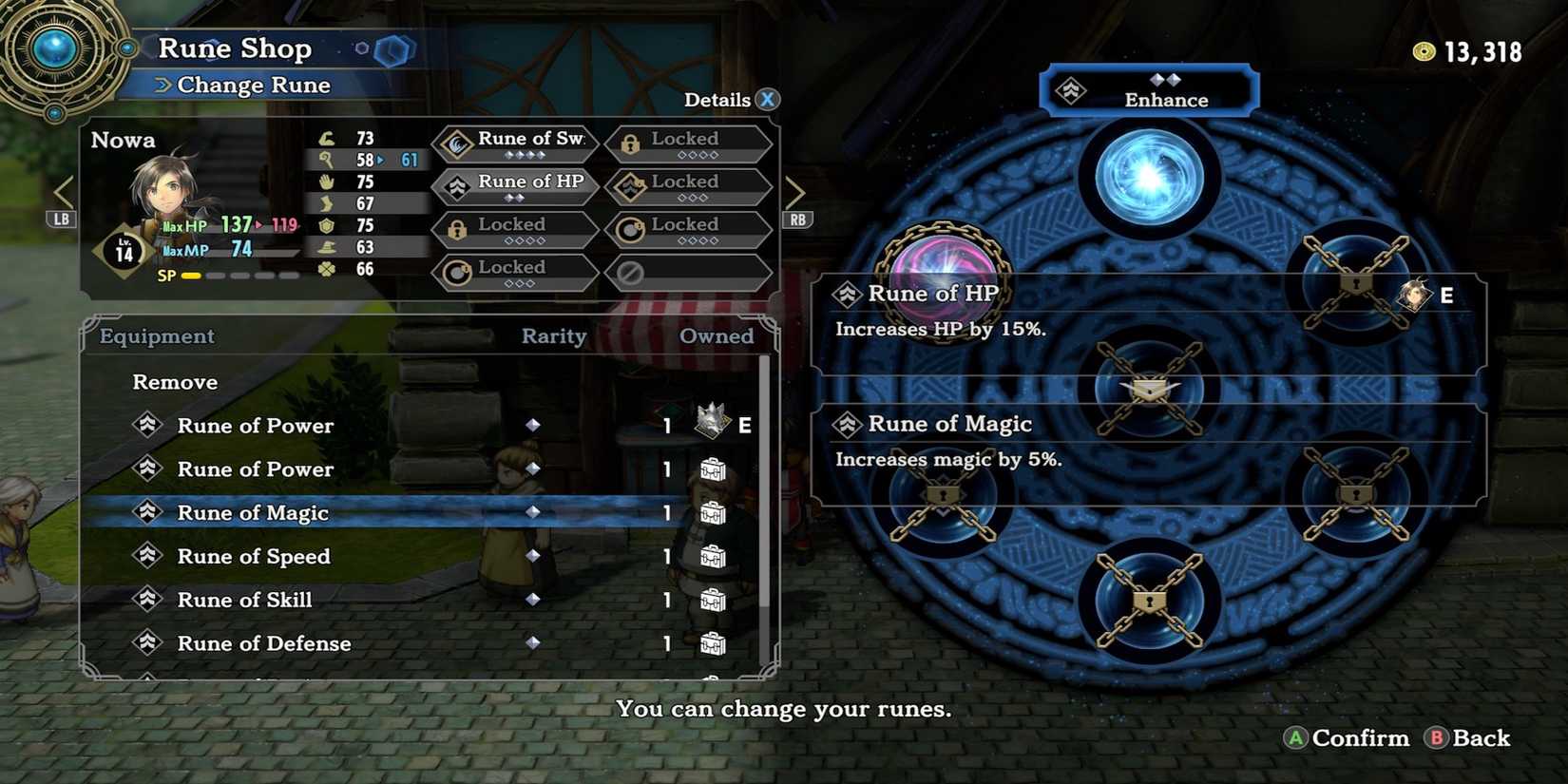Viewport: 1568px width, 784px height.
Task: Click the padlock icon on a Locked rune slot
Action: click(x=629, y=141)
